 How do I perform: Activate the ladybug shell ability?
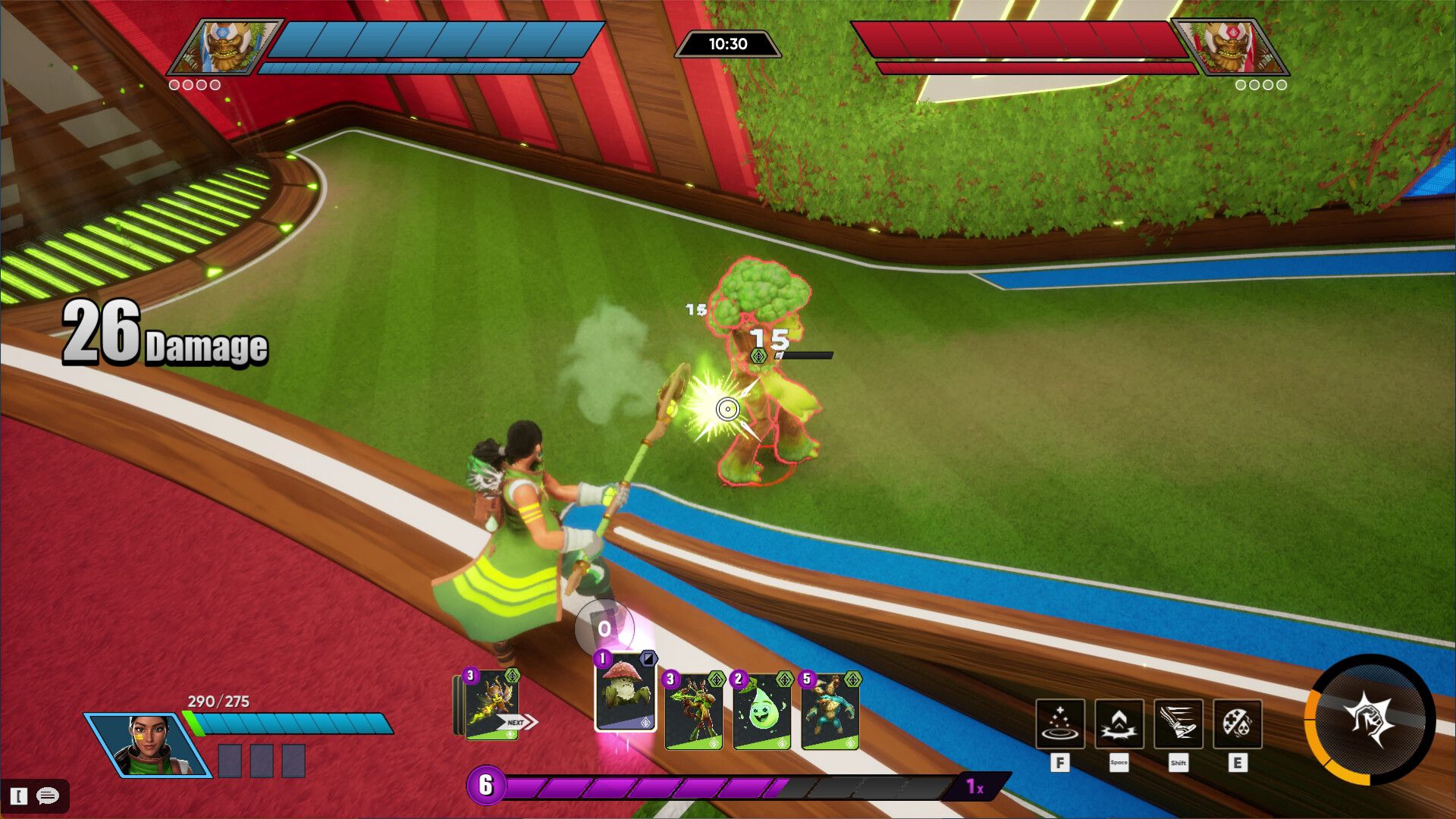pyautogui.click(x=1237, y=723)
